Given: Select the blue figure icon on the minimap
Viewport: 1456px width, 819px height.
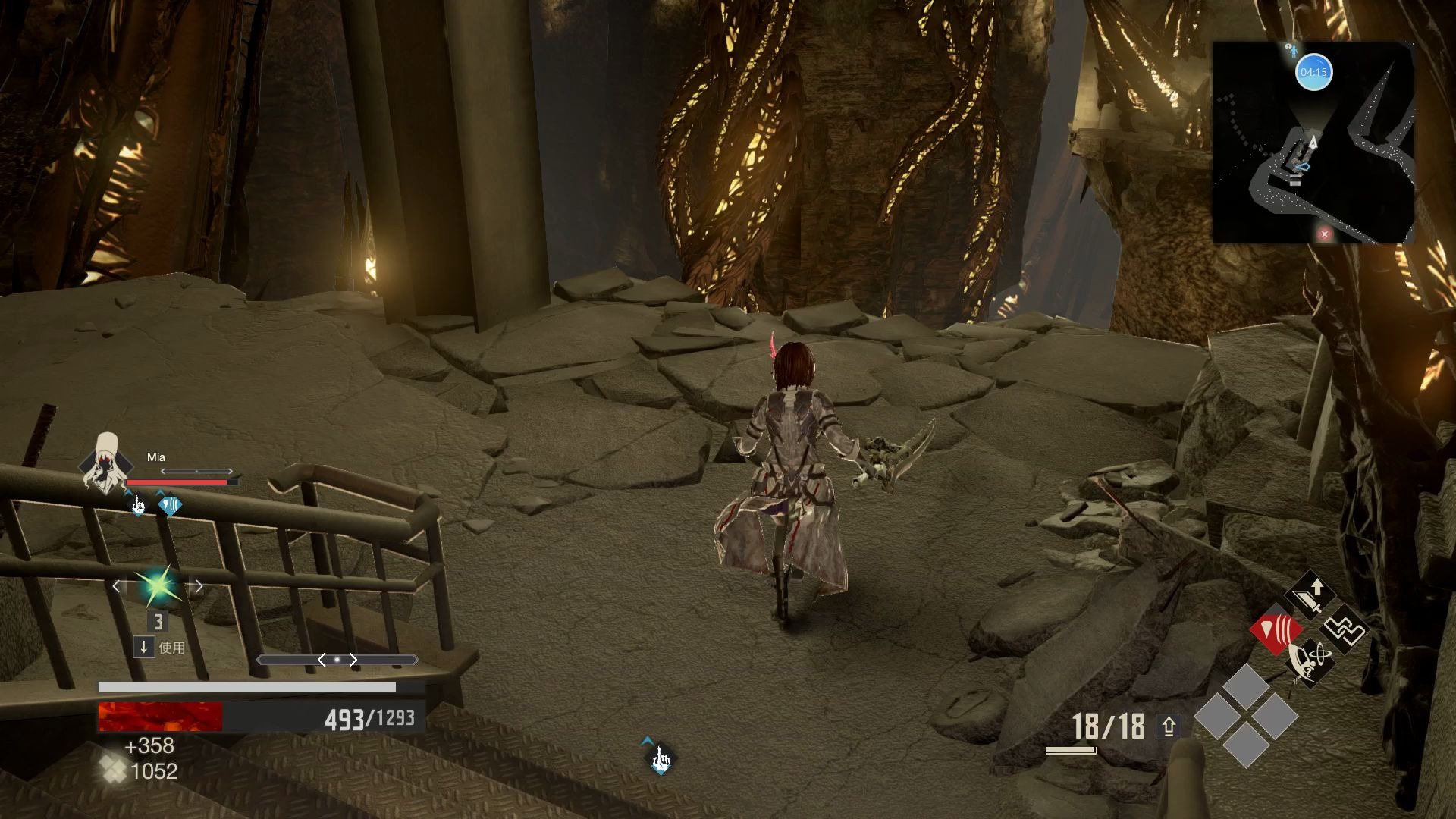Looking at the screenshot, I should point(1291,50).
